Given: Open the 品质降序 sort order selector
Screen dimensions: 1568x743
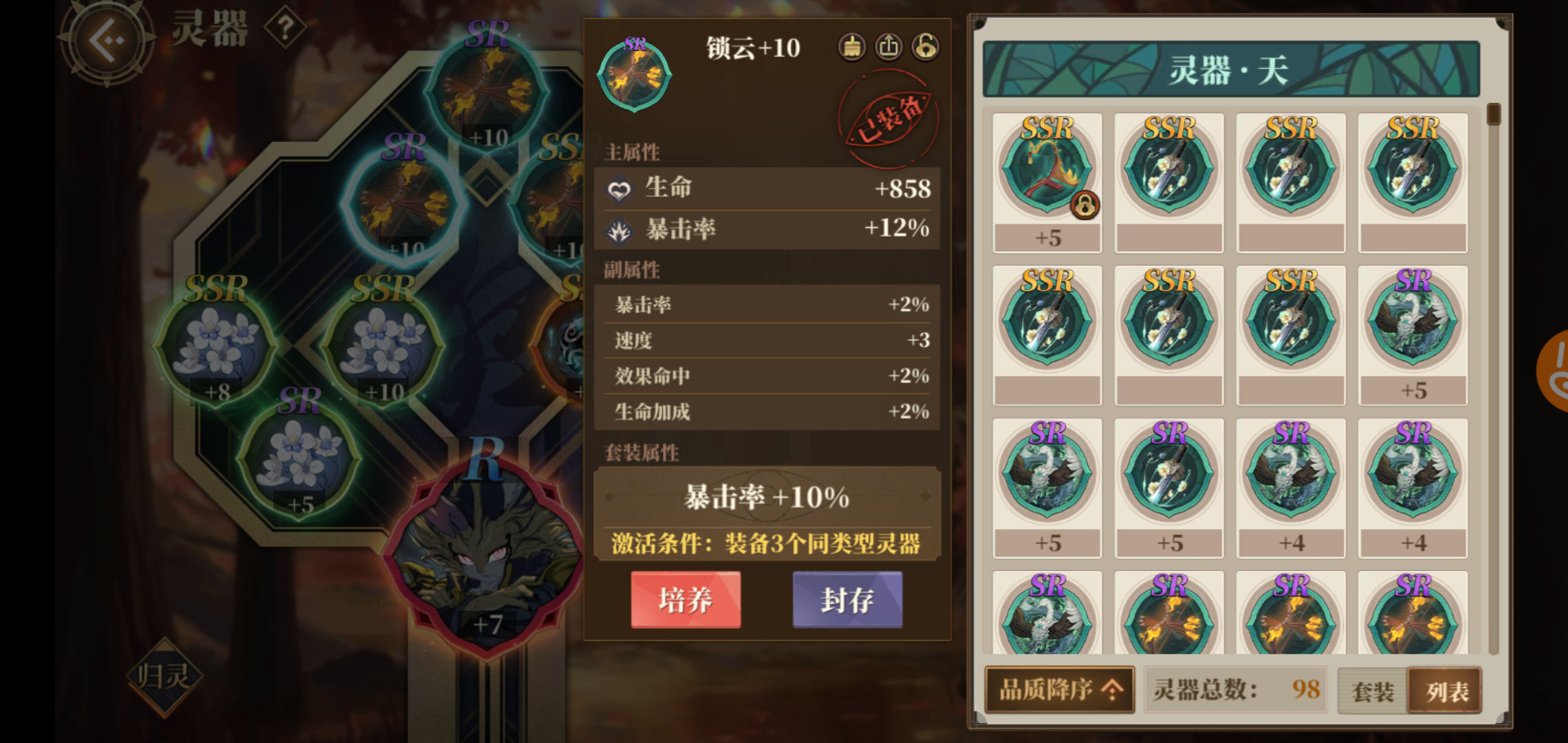Looking at the screenshot, I should [x=1059, y=691].
